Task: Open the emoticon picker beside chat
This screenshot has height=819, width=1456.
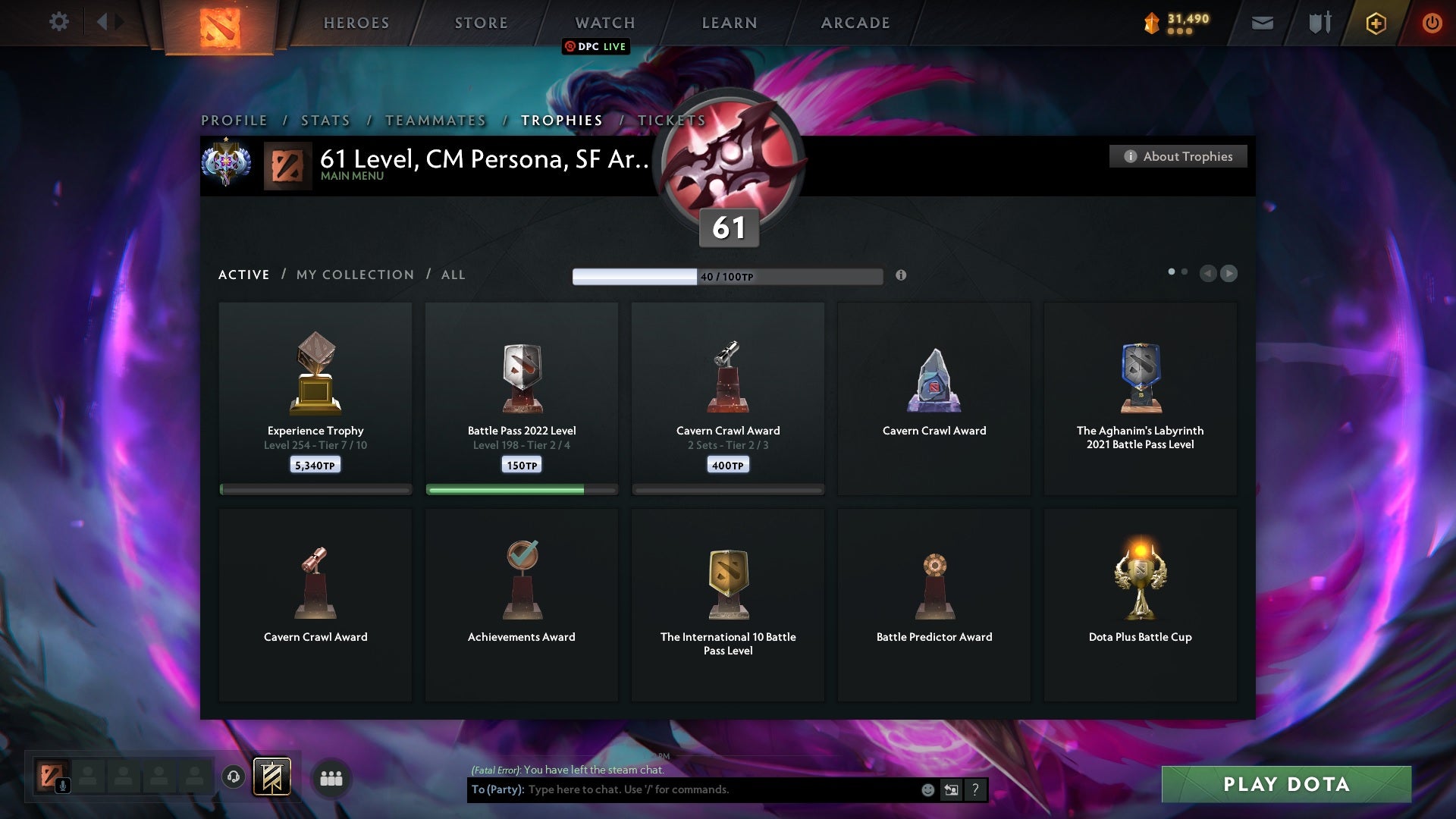Action: [928, 789]
